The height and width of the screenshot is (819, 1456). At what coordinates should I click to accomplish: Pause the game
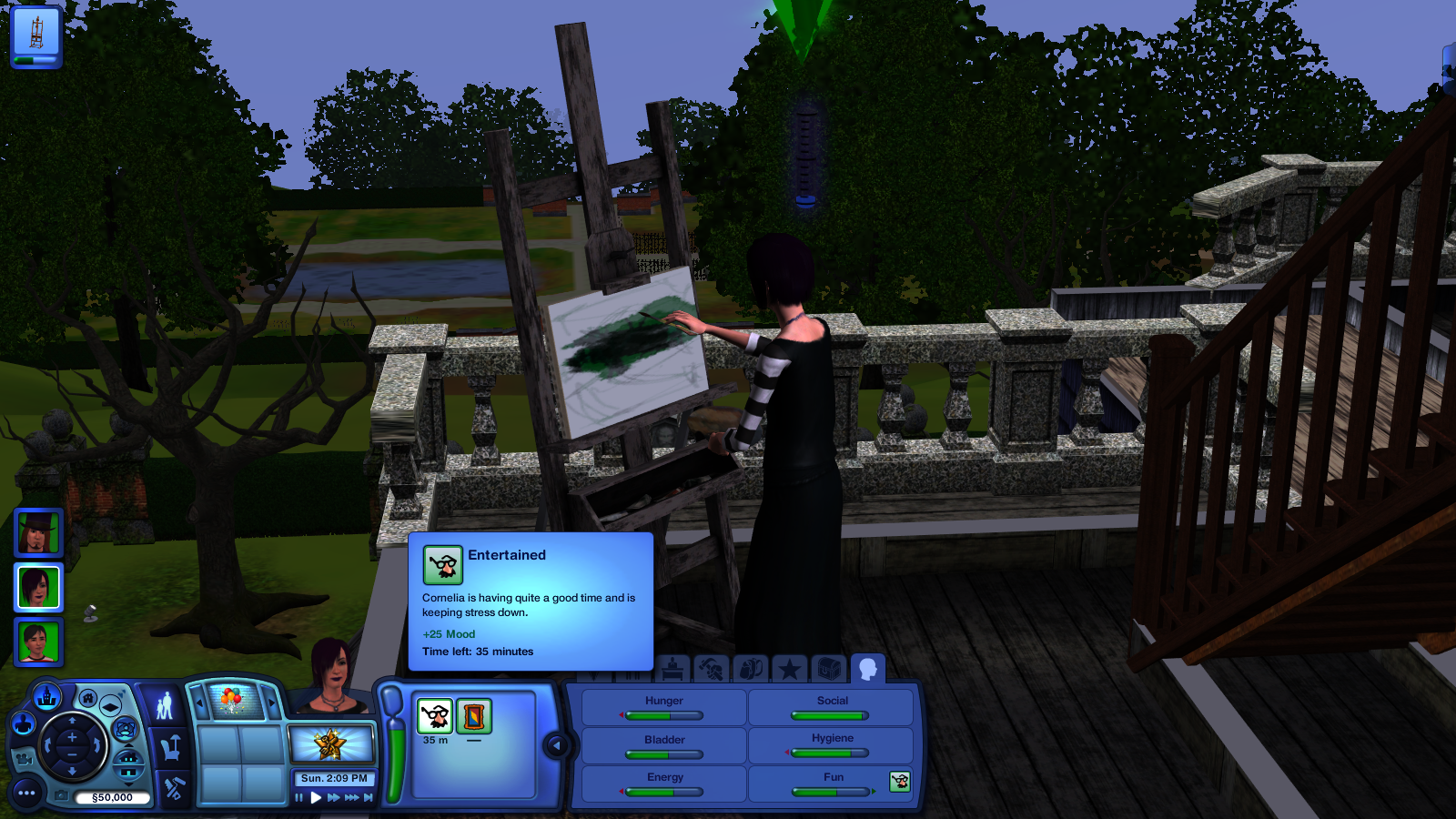coord(298,798)
